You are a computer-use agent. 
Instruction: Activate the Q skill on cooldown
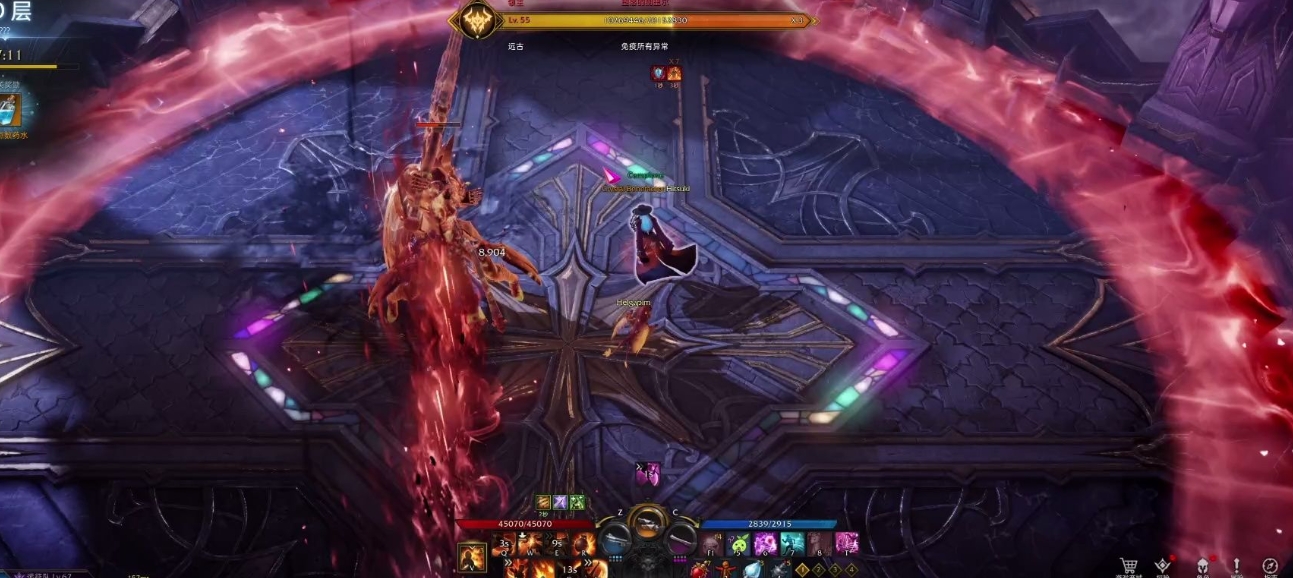506,544
